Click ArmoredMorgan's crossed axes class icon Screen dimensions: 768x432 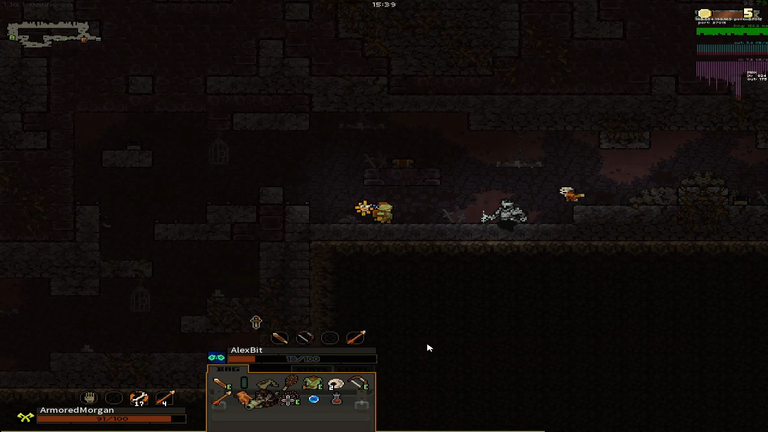[25, 417]
